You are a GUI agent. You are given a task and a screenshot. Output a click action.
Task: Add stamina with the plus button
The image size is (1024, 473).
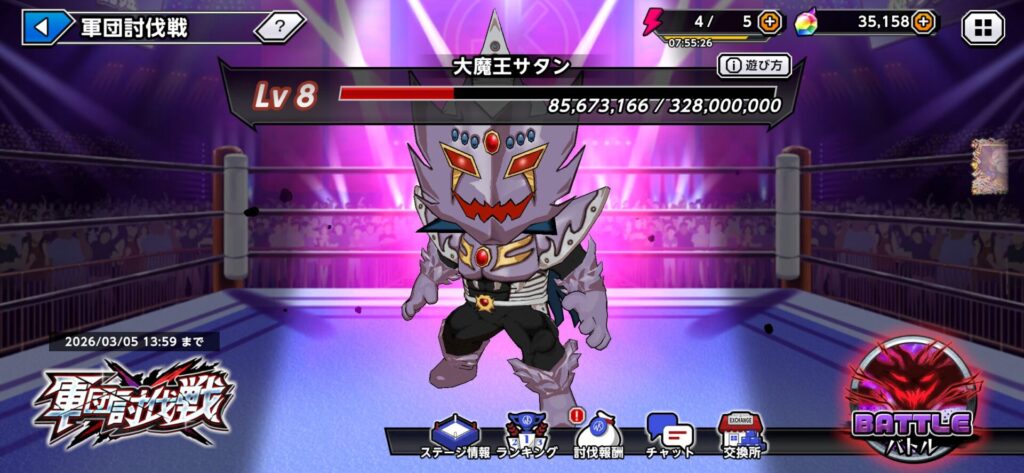coord(770,21)
